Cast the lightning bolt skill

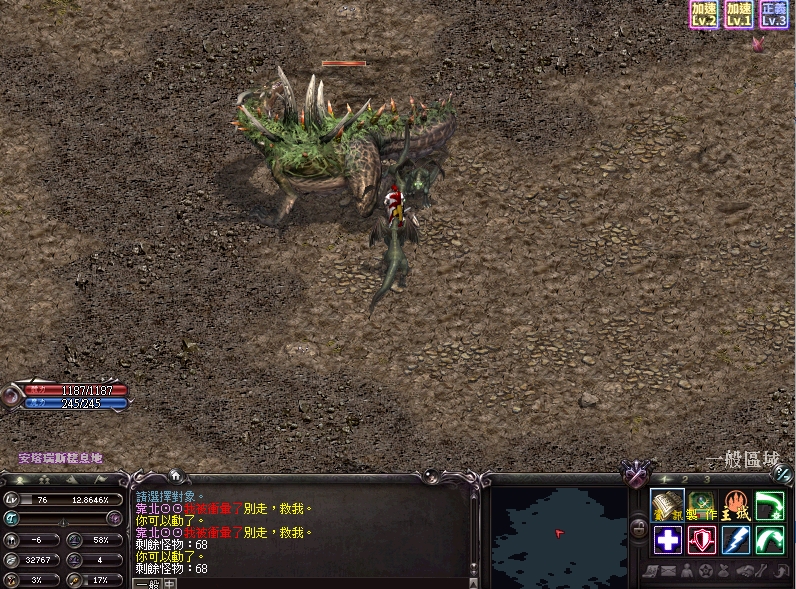(736, 539)
